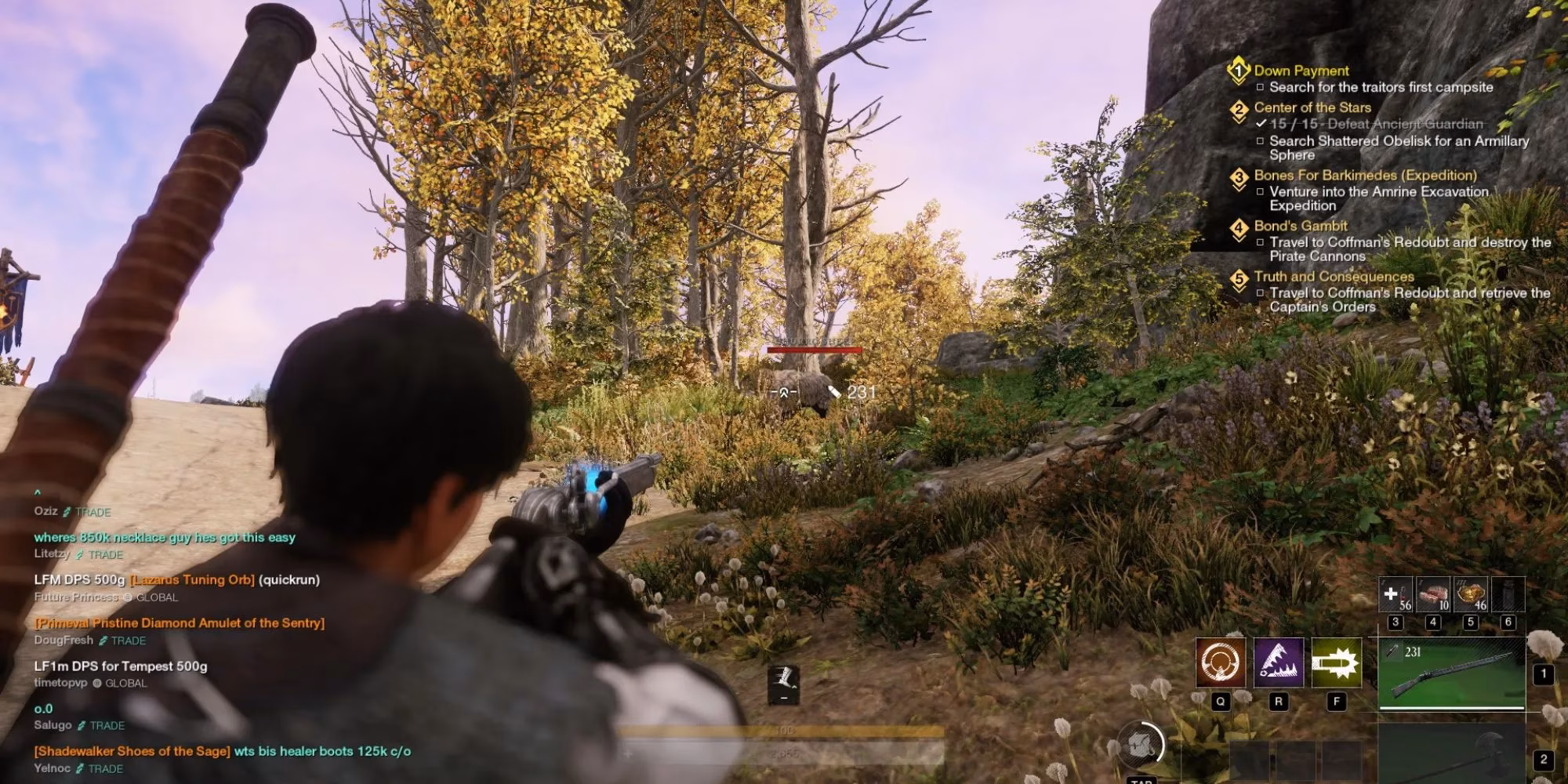Select the equipped musket weapon slot
This screenshot has width=1568, height=784.
point(1451,674)
